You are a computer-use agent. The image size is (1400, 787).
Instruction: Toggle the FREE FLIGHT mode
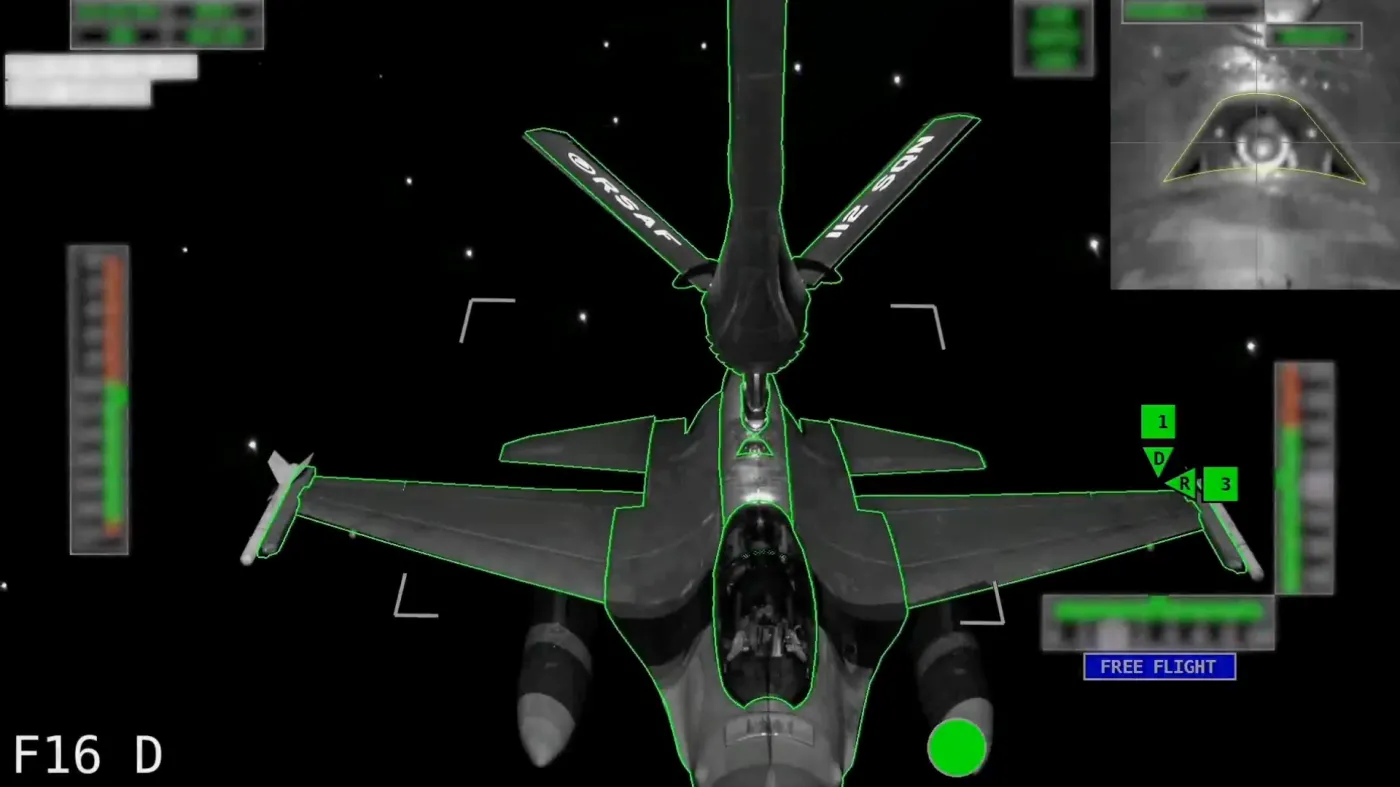point(1159,667)
